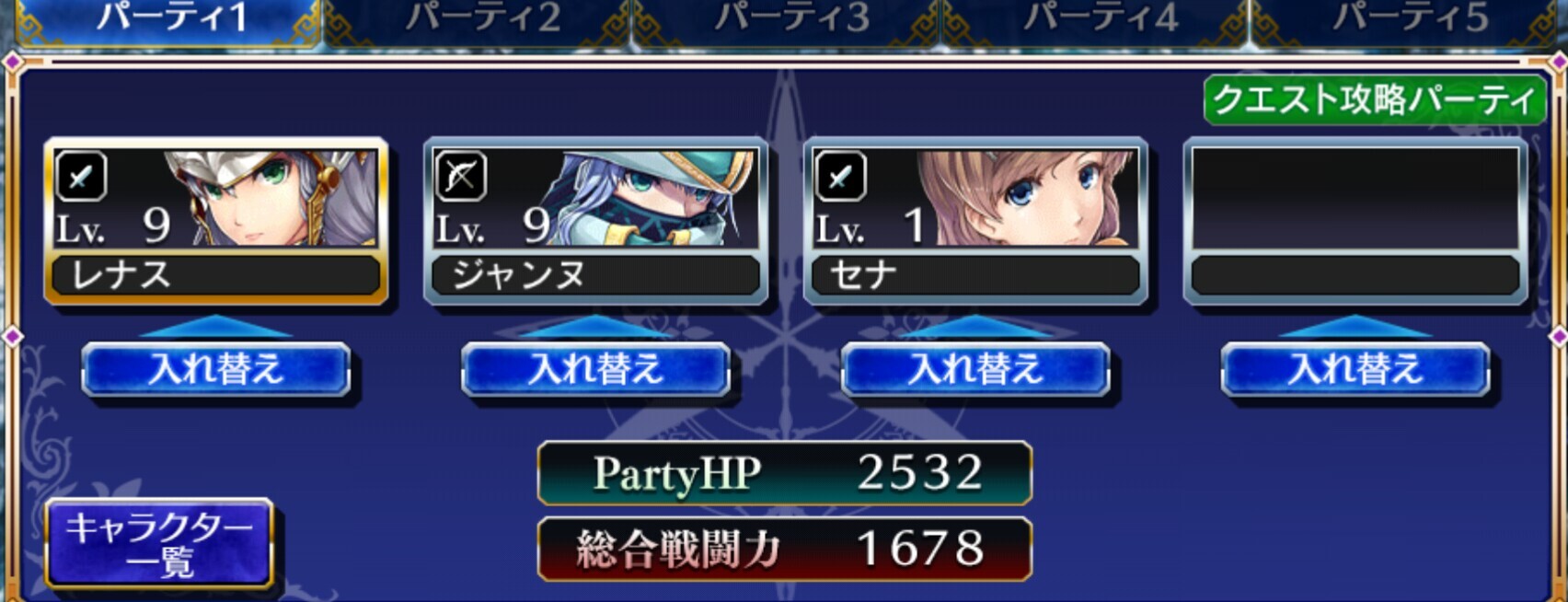Open the パーティ3 tab

coord(791,18)
